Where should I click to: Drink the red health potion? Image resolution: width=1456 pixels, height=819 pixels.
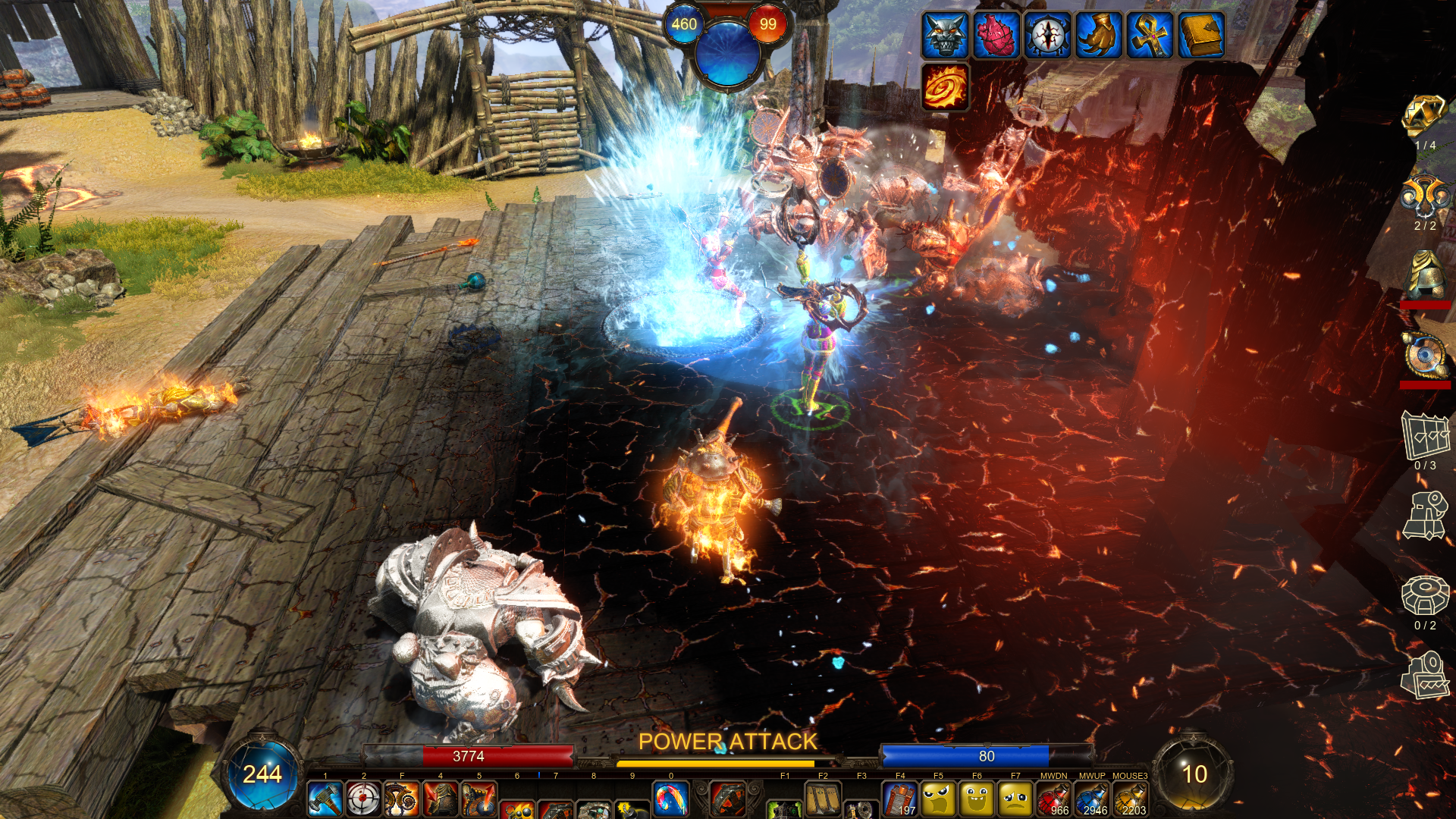point(1053,799)
